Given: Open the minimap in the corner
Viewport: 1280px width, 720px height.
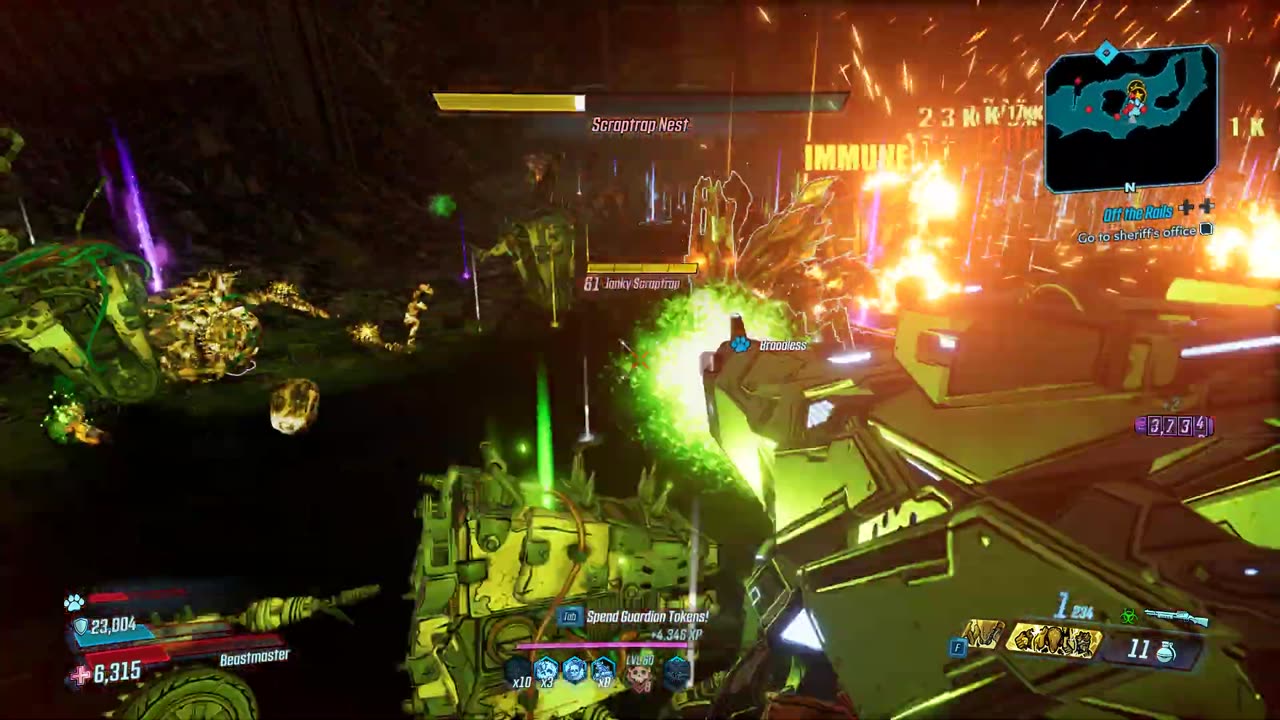Looking at the screenshot, I should (1131, 118).
